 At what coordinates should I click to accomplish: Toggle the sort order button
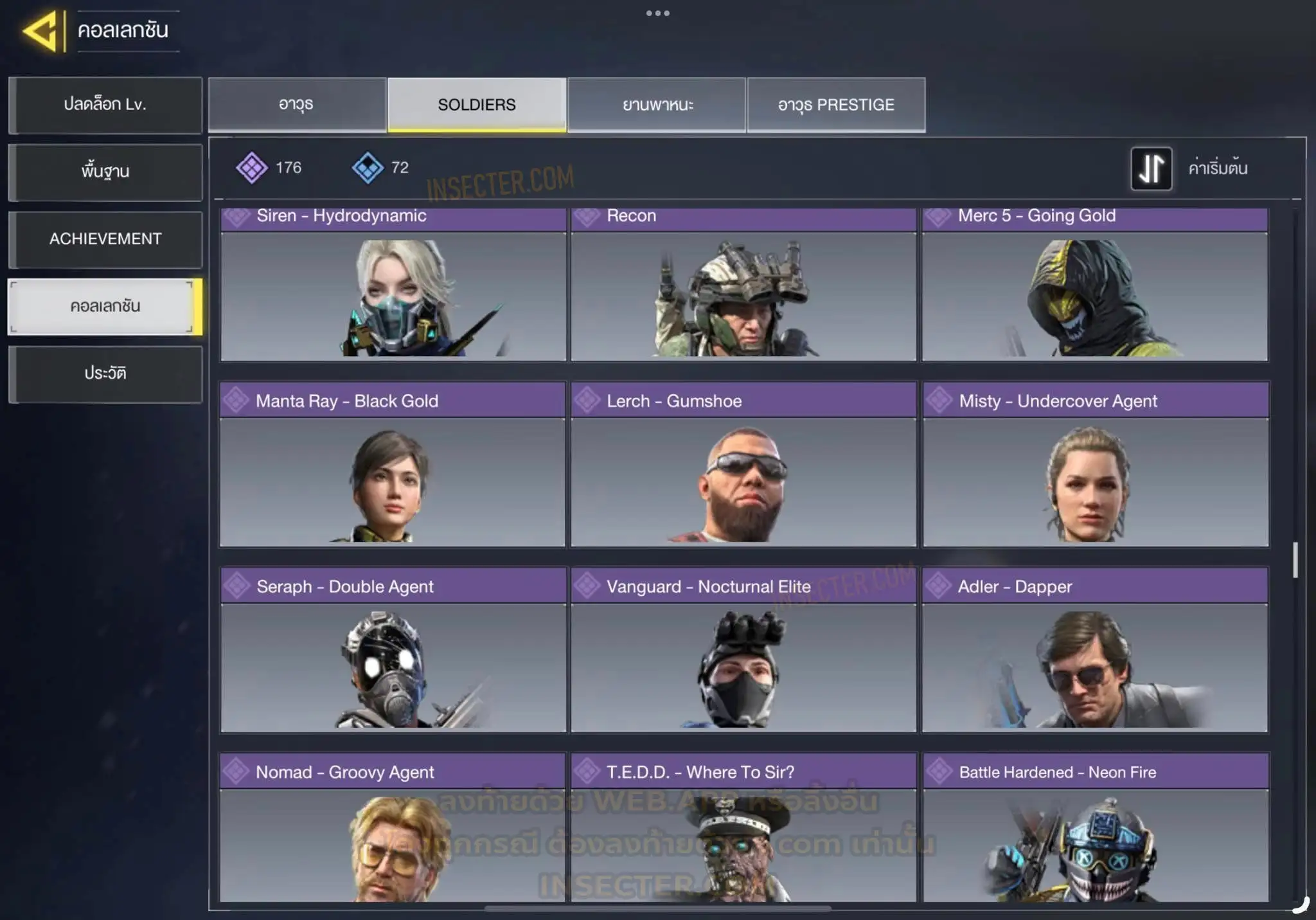click(1151, 168)
